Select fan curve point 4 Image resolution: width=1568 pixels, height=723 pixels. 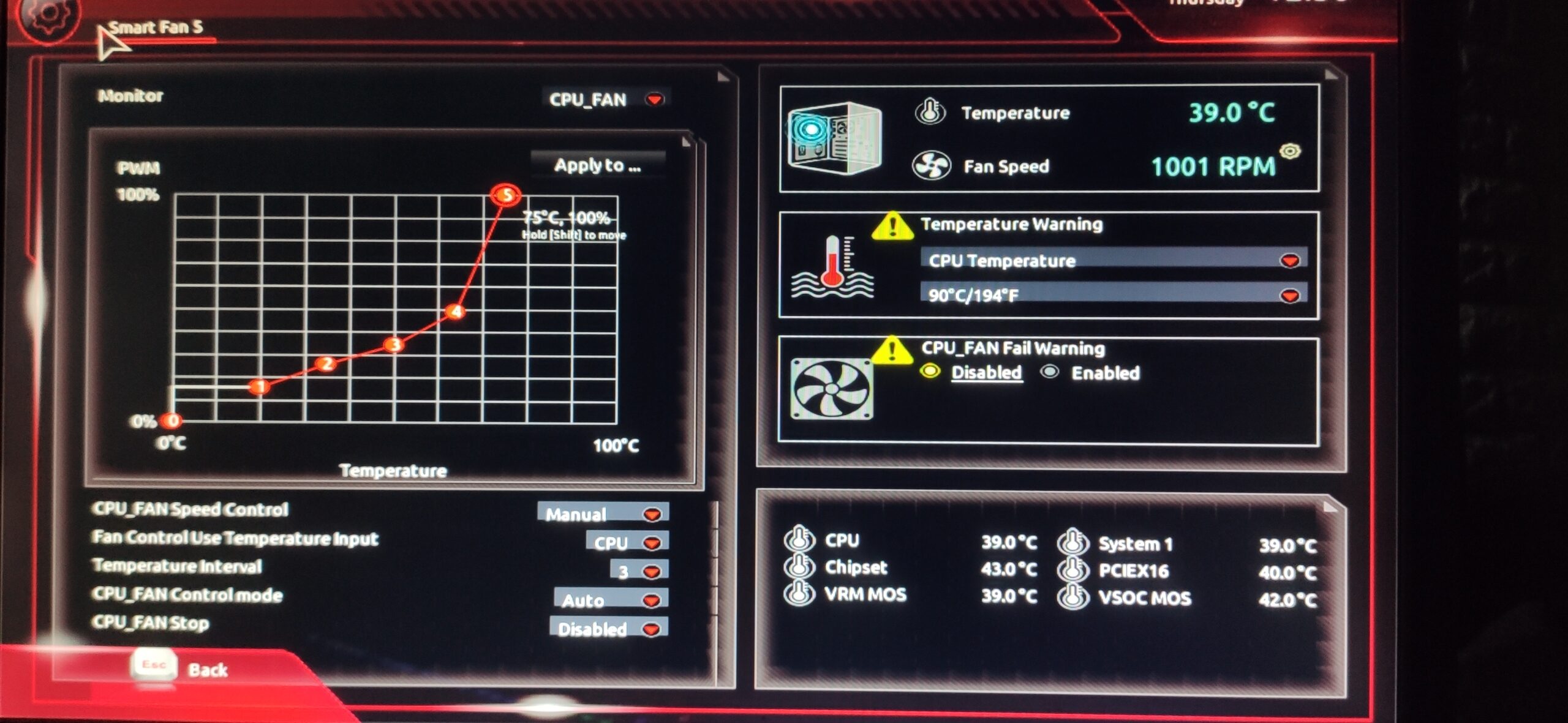[x=455, y=312]
